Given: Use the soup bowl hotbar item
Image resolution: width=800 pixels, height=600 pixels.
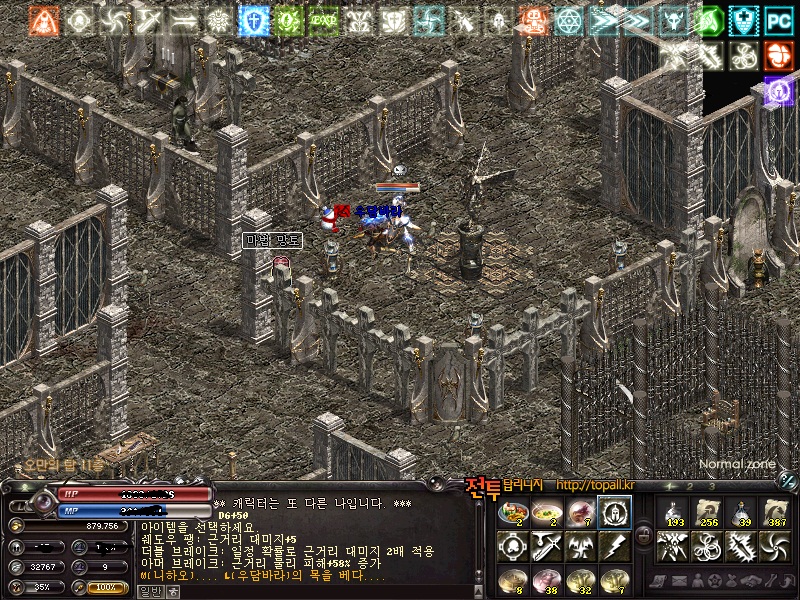Looking at the screenshot, I should tap(547, 513).
